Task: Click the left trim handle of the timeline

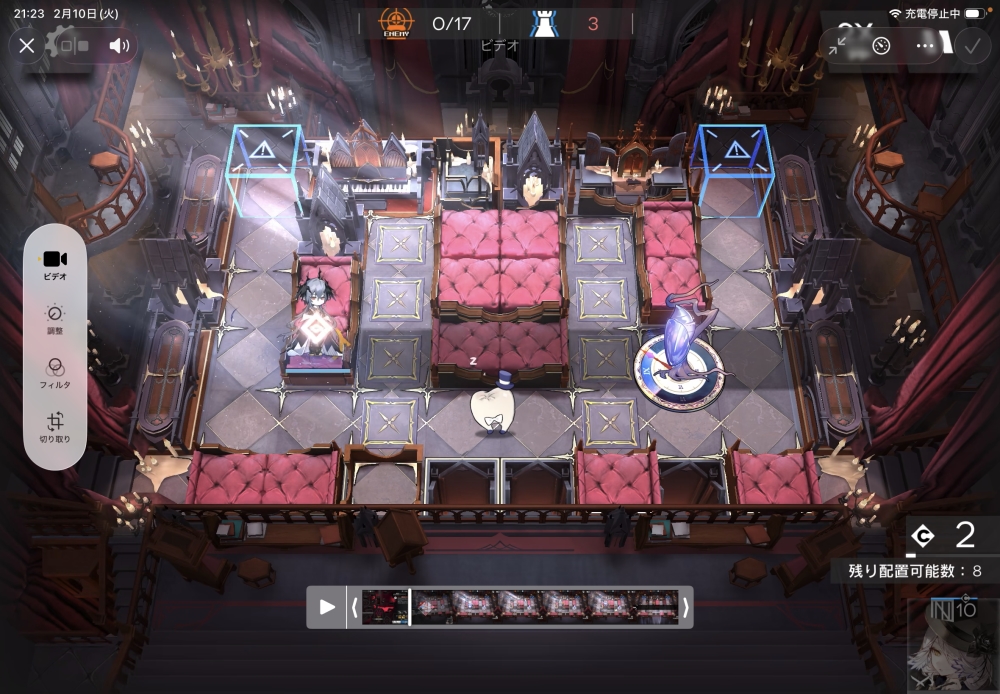Action: click(354, 607)
